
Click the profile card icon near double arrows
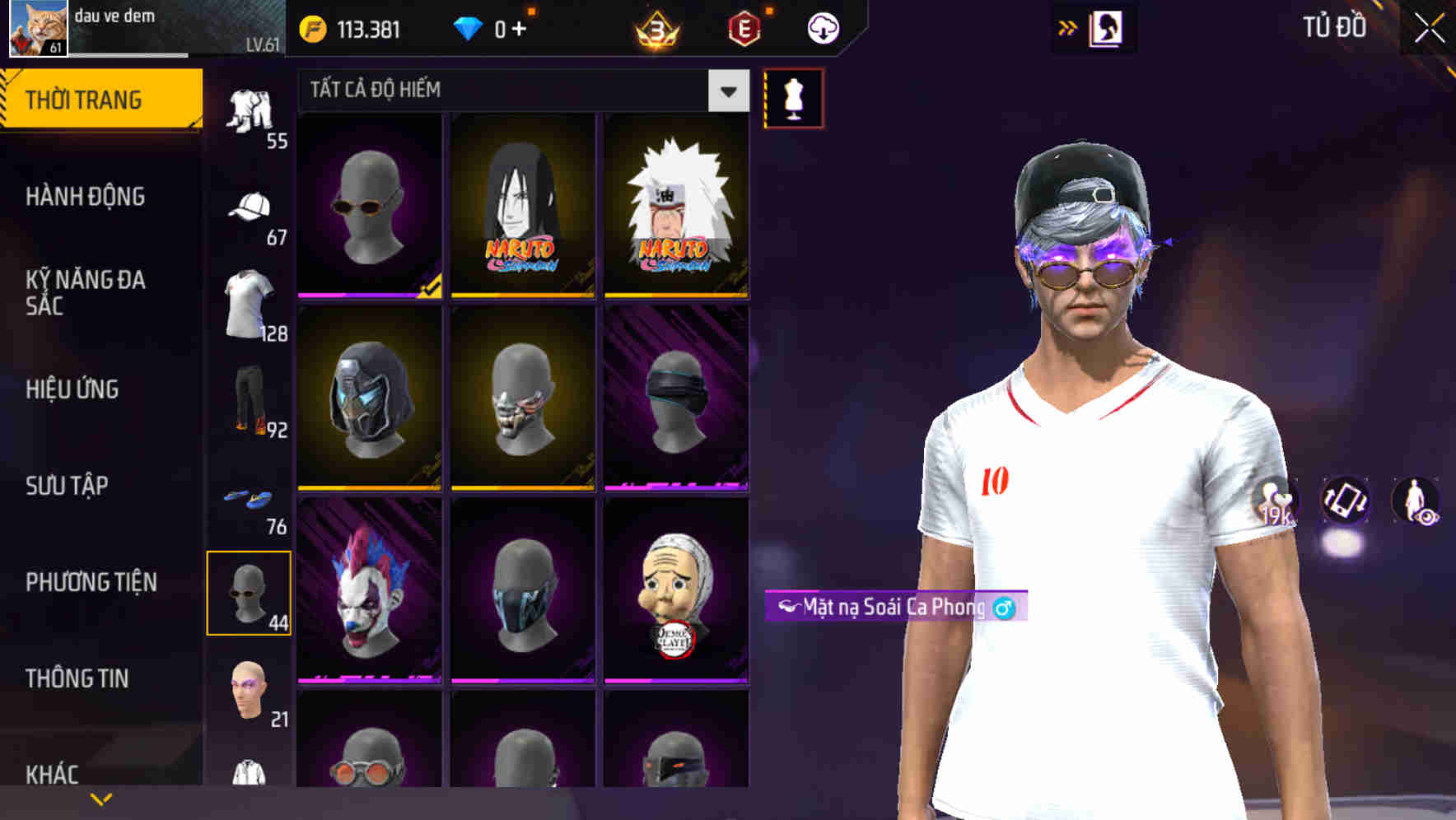click(1105, 27)
